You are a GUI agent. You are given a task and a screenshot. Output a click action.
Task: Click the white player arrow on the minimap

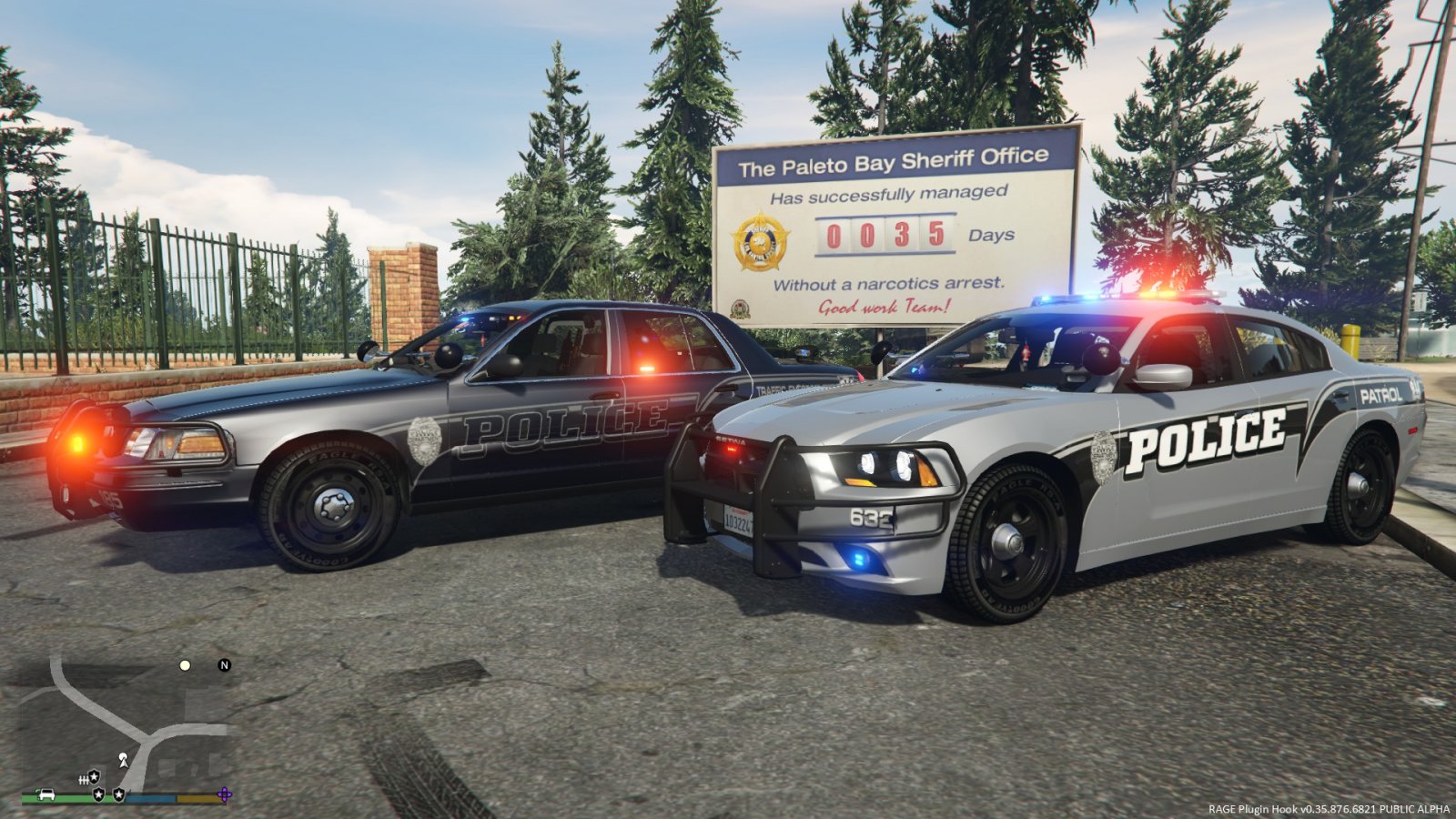click(123, 762)
